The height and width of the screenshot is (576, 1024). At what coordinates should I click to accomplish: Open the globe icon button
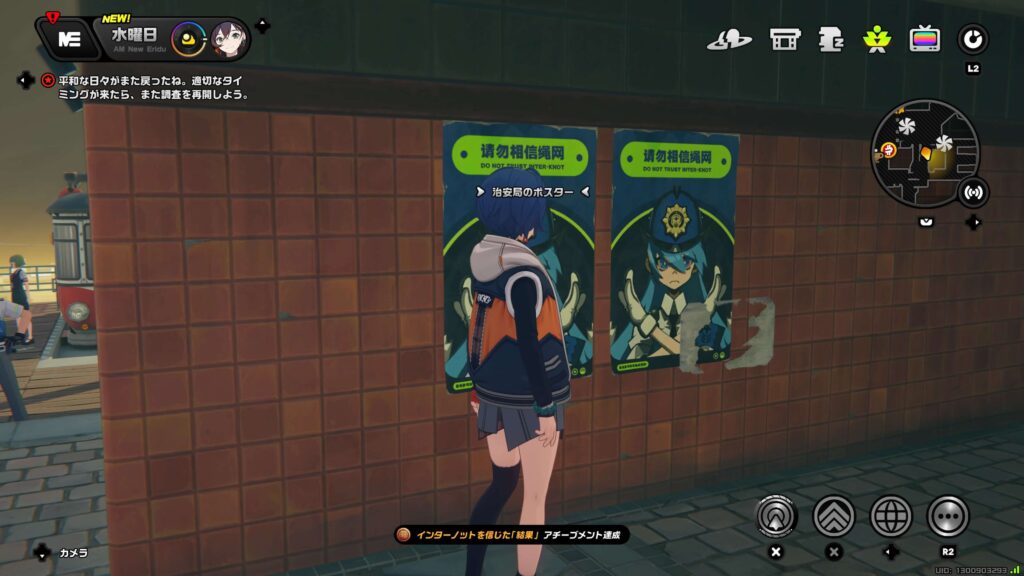pos(891,516)
